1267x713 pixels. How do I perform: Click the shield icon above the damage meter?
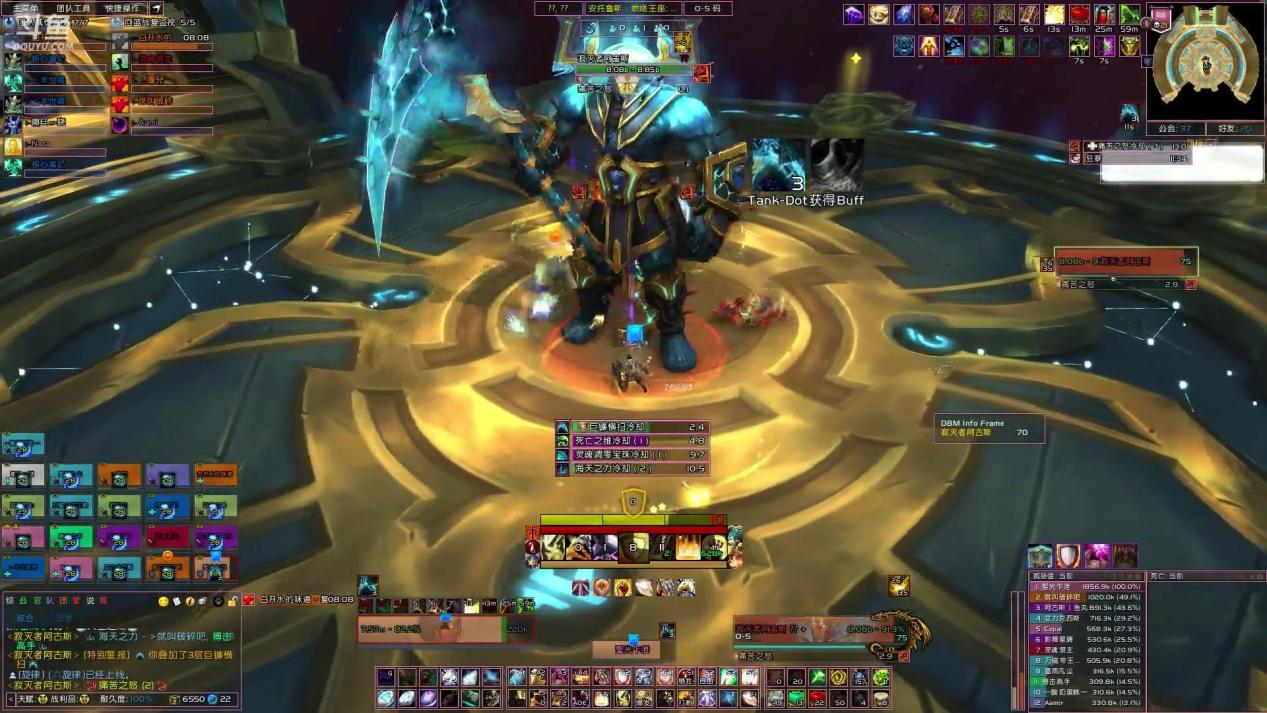[1069, 556]
